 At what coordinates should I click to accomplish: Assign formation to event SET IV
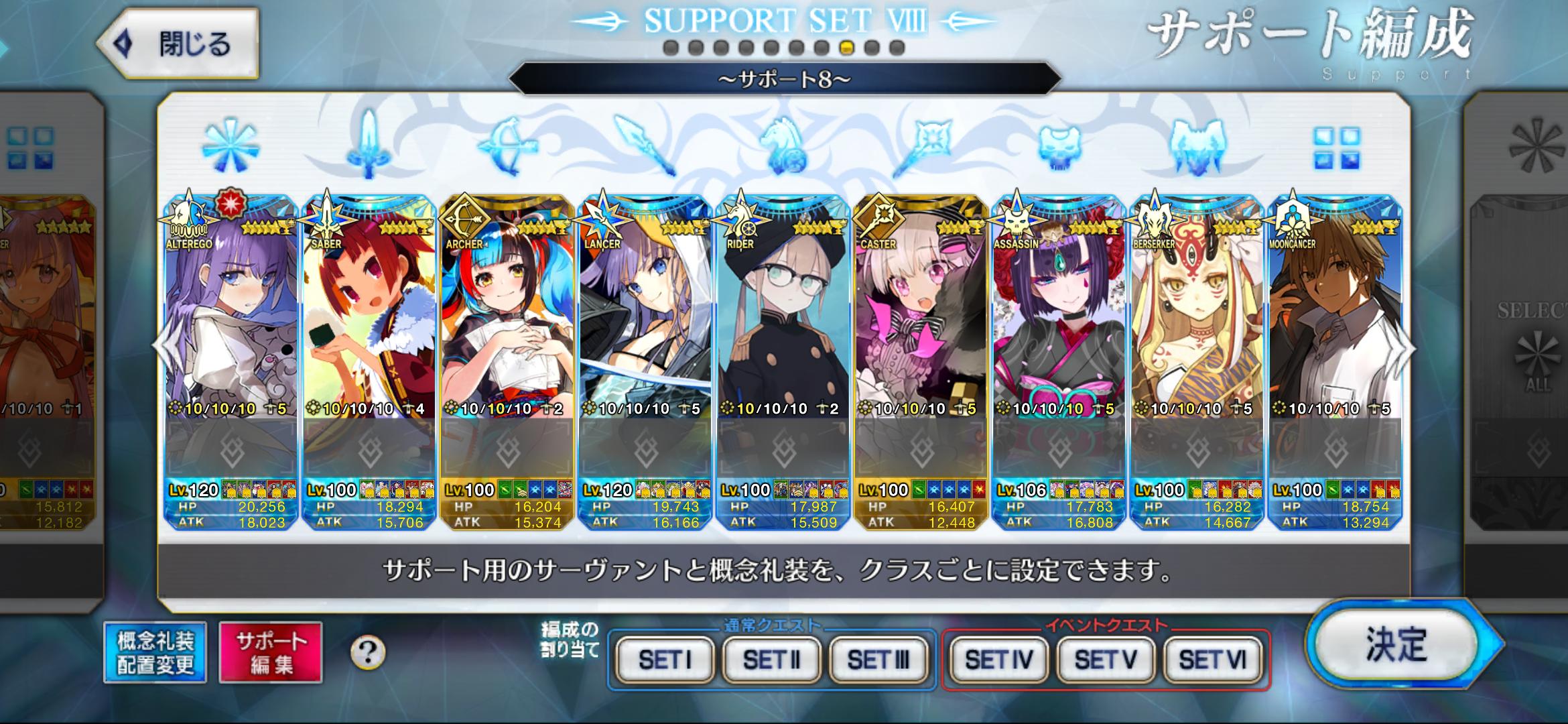point(998,660)
